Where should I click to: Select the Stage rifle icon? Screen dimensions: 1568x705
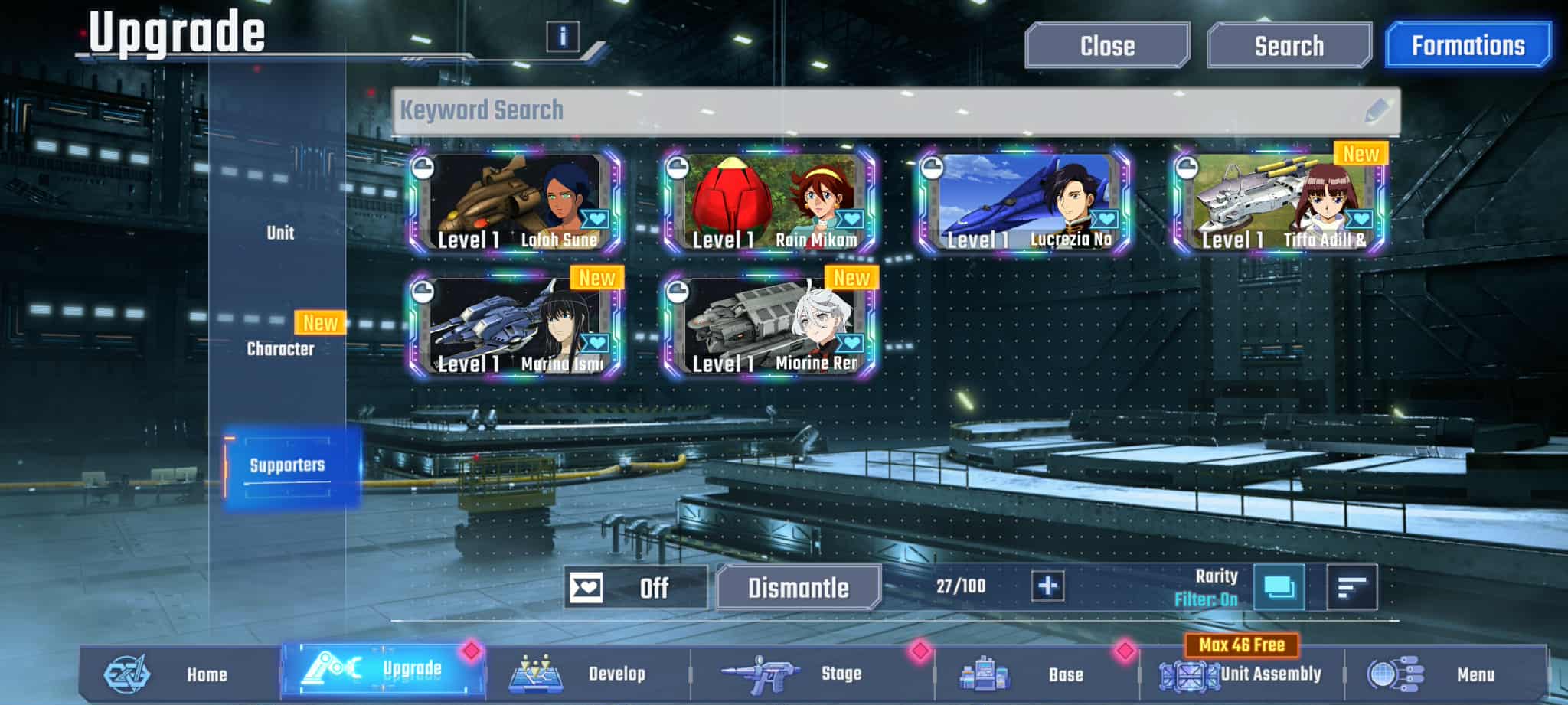click(x=758, y=672)
